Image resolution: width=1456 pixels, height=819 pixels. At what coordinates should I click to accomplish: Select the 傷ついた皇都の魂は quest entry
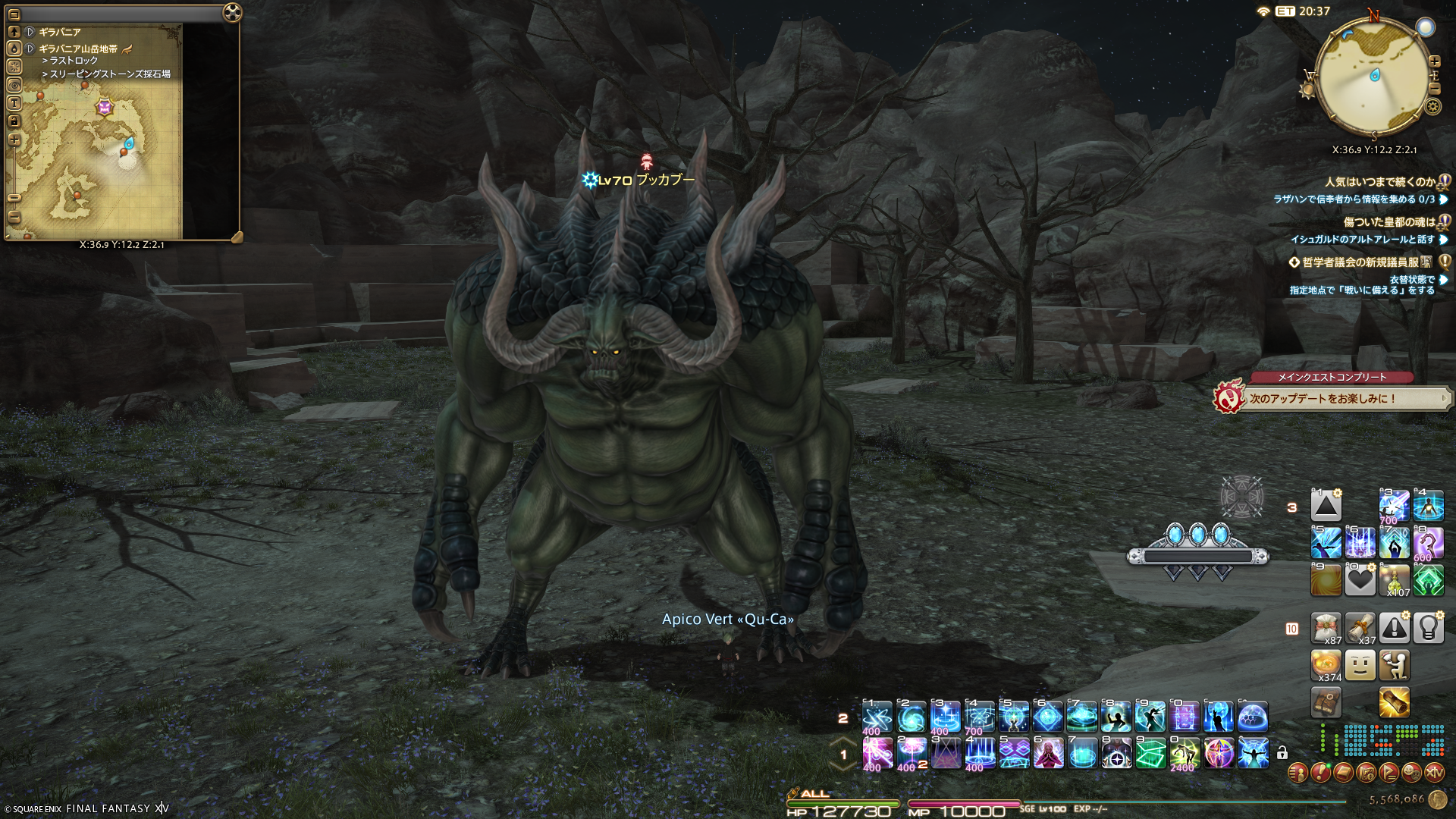click(x=1389, y=222)
